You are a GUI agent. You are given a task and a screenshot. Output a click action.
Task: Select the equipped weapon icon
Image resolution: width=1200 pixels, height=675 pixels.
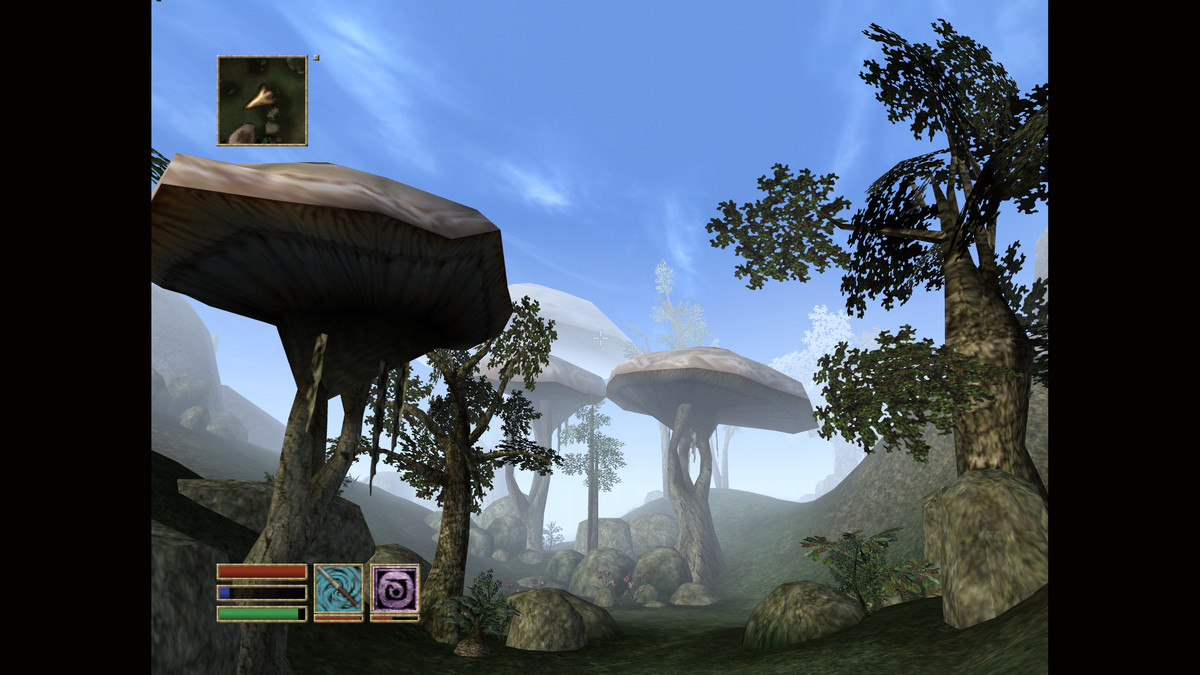(x=338, y=588)
